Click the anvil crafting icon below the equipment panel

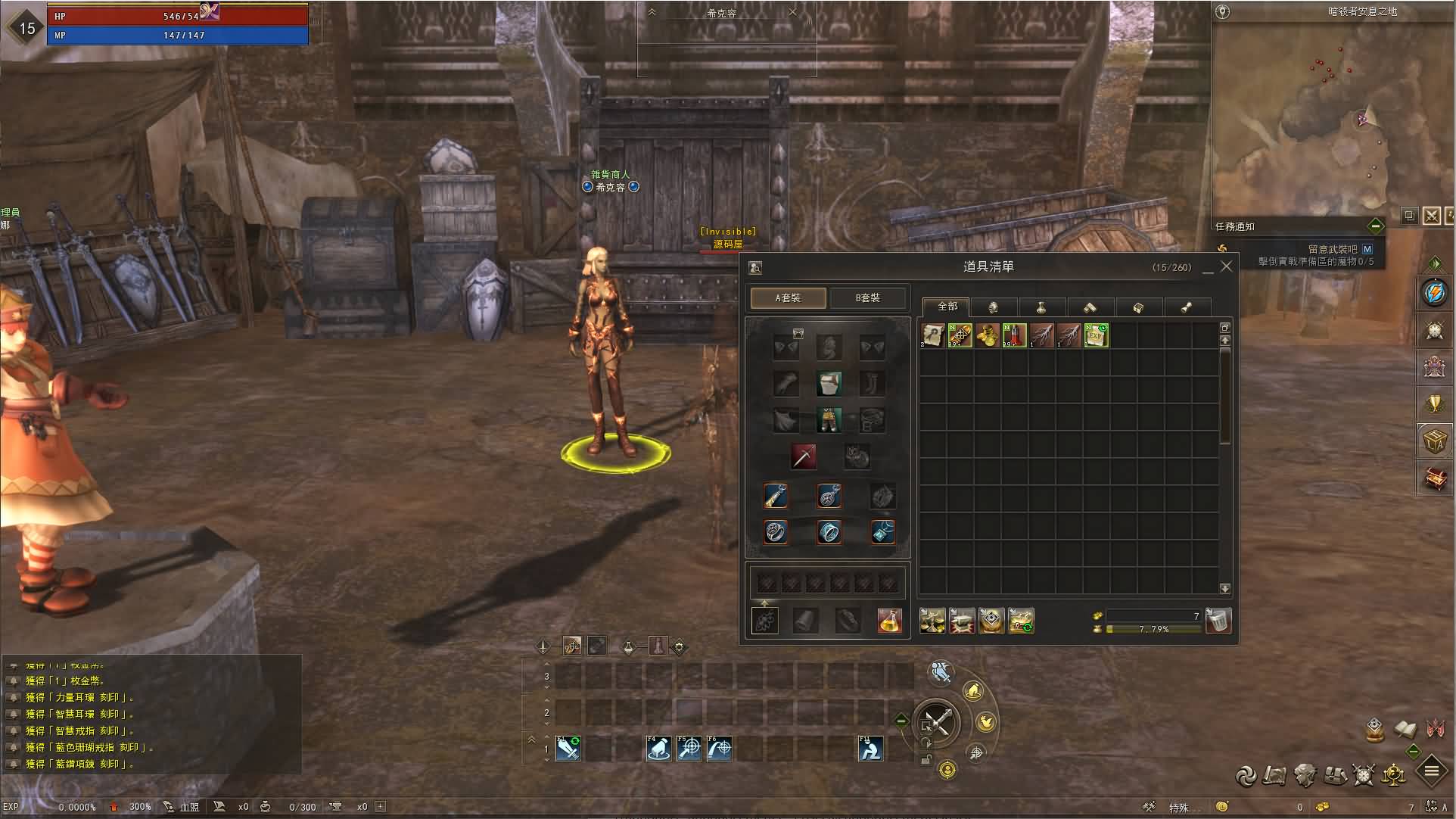[963, 621]
